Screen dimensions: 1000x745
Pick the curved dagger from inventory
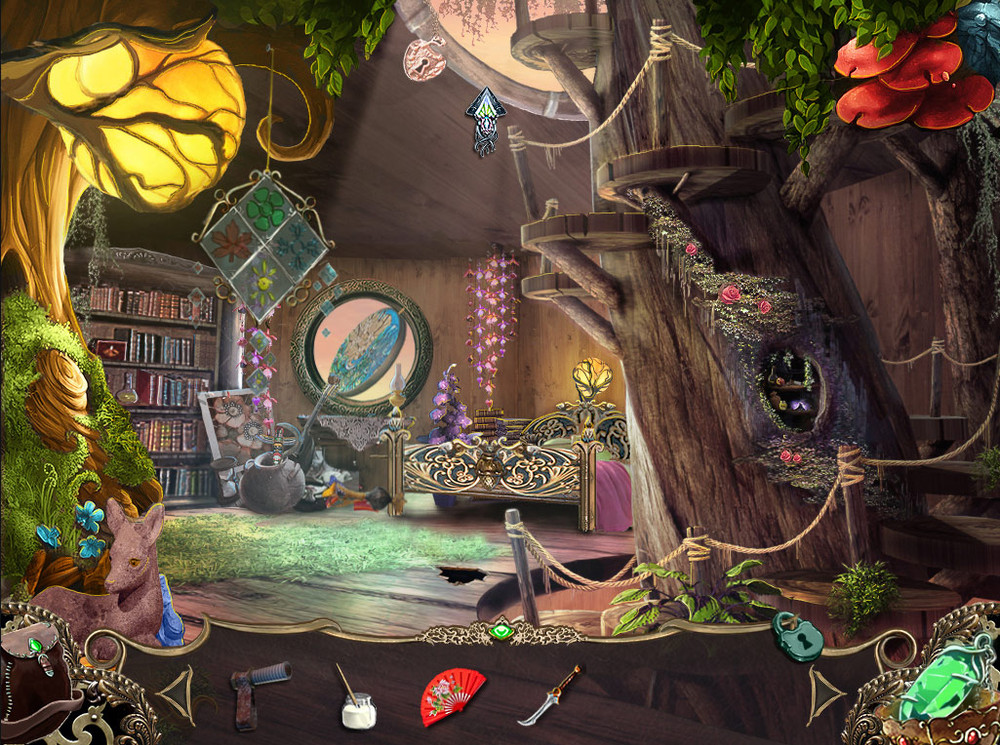point(550,695)
